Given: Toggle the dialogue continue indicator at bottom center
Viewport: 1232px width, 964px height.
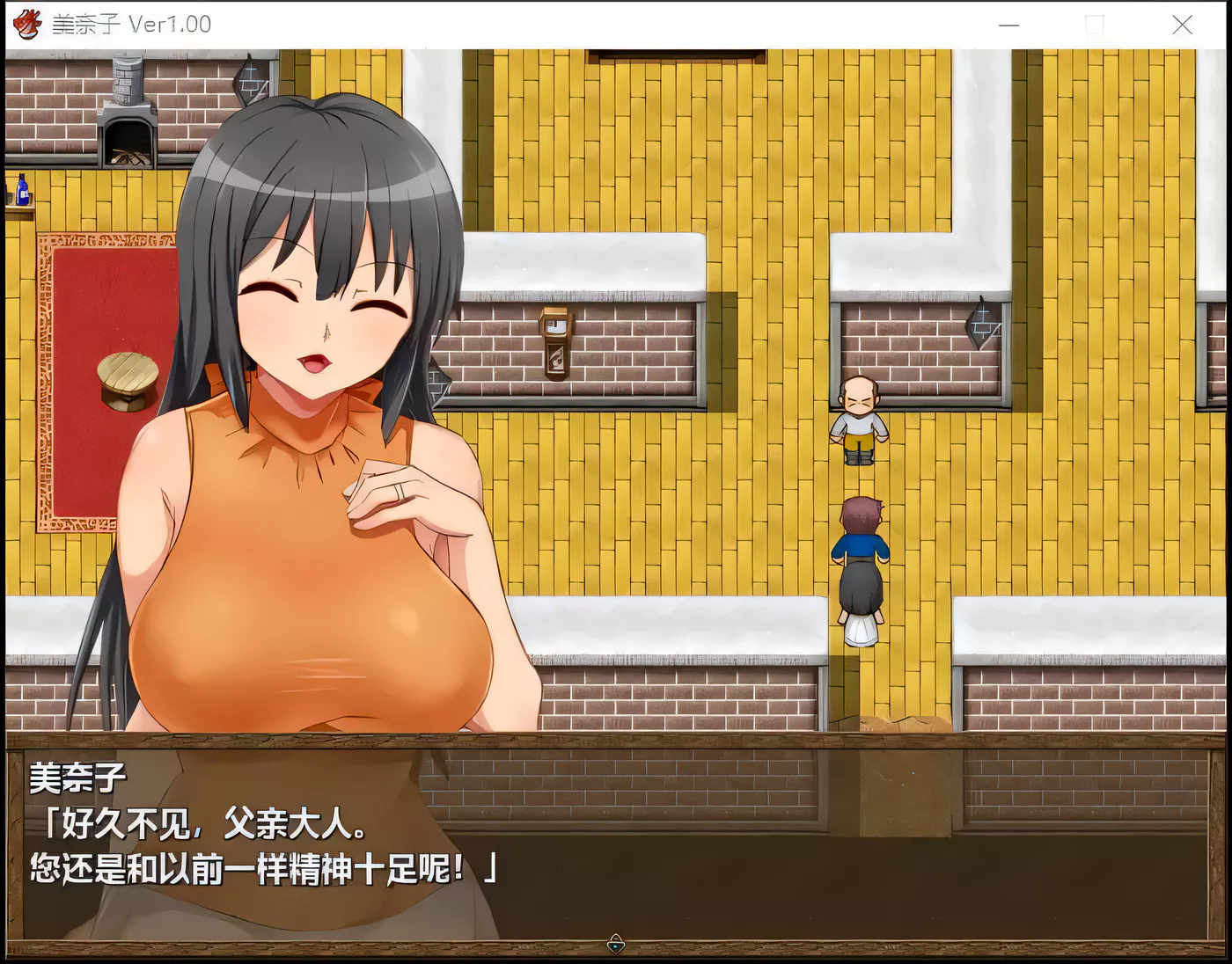Looking at the screenshot, I should point(616,942).
